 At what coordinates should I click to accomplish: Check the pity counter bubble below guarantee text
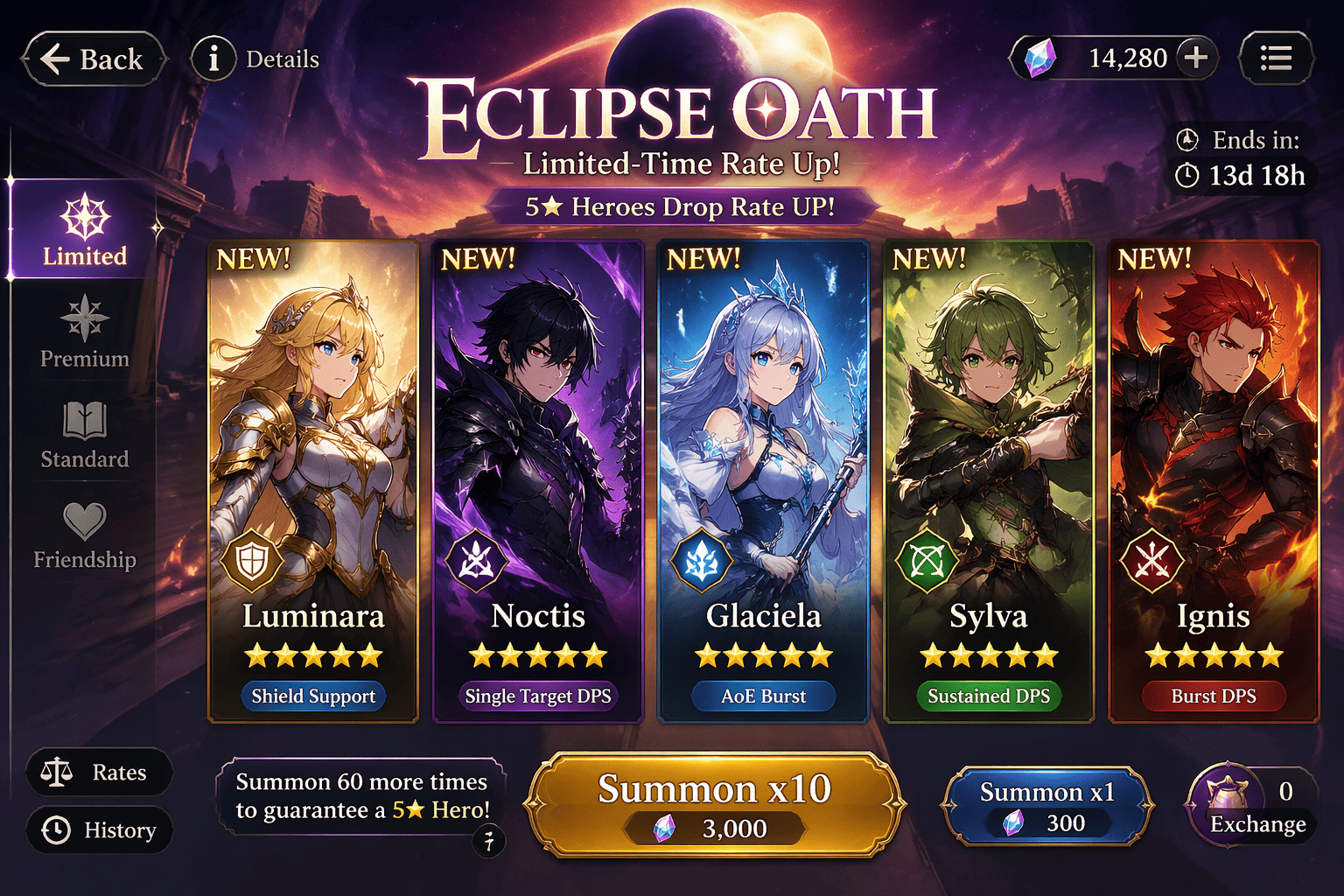point(491,841)
